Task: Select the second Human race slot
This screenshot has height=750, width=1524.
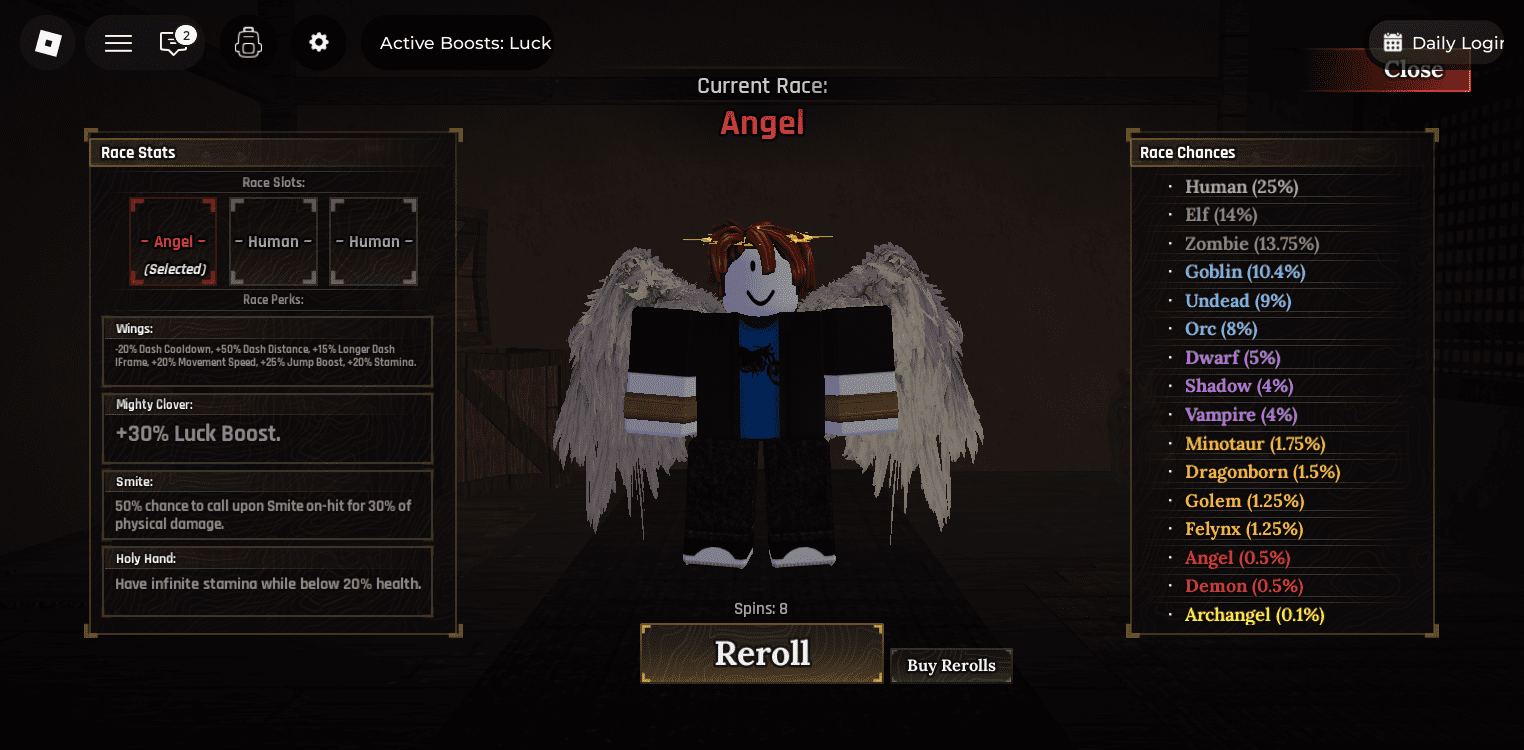Action: click(x=373, y=241)
